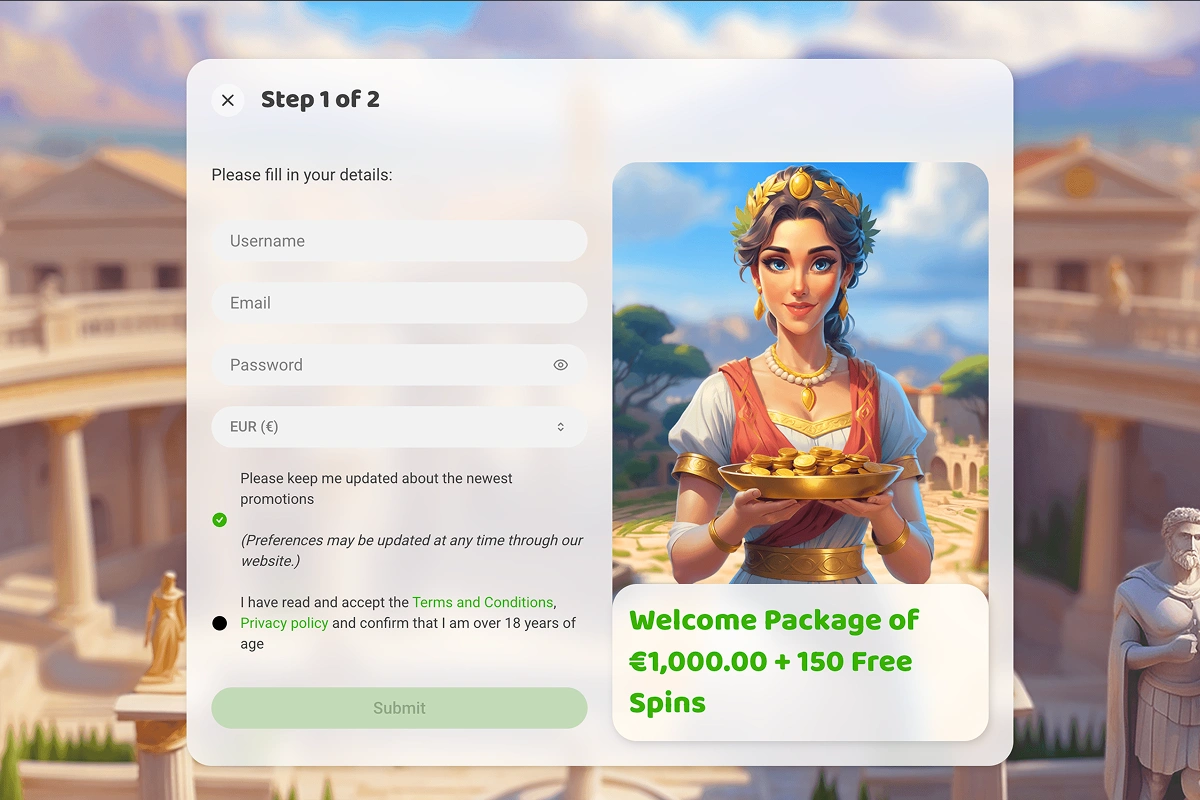The height and width of the screenshot is (800, 1200).
Task: Click into the Email field
Action: pyautogui.click(x=399, y=303)
